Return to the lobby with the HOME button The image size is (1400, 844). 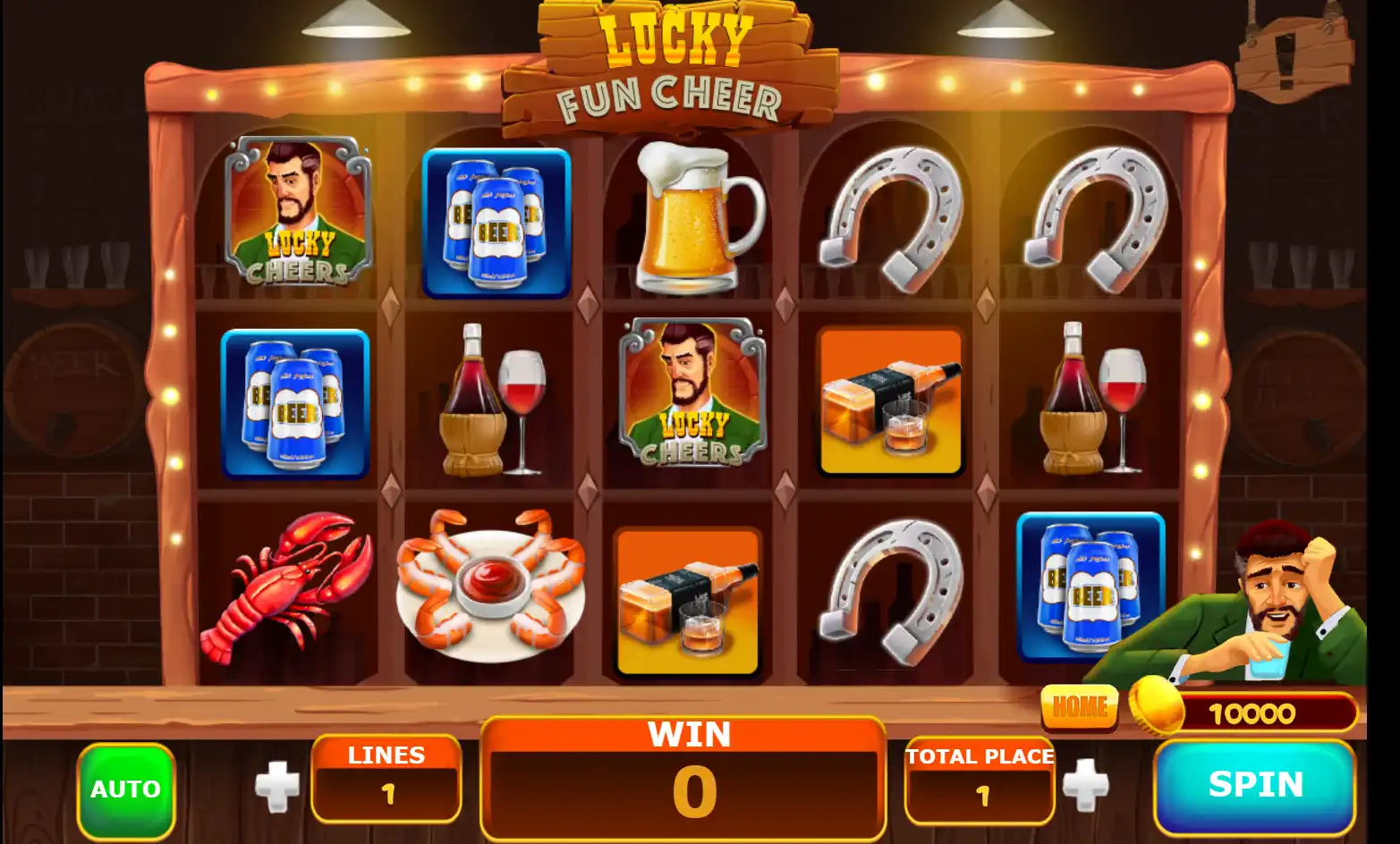tap(1080, 706)
